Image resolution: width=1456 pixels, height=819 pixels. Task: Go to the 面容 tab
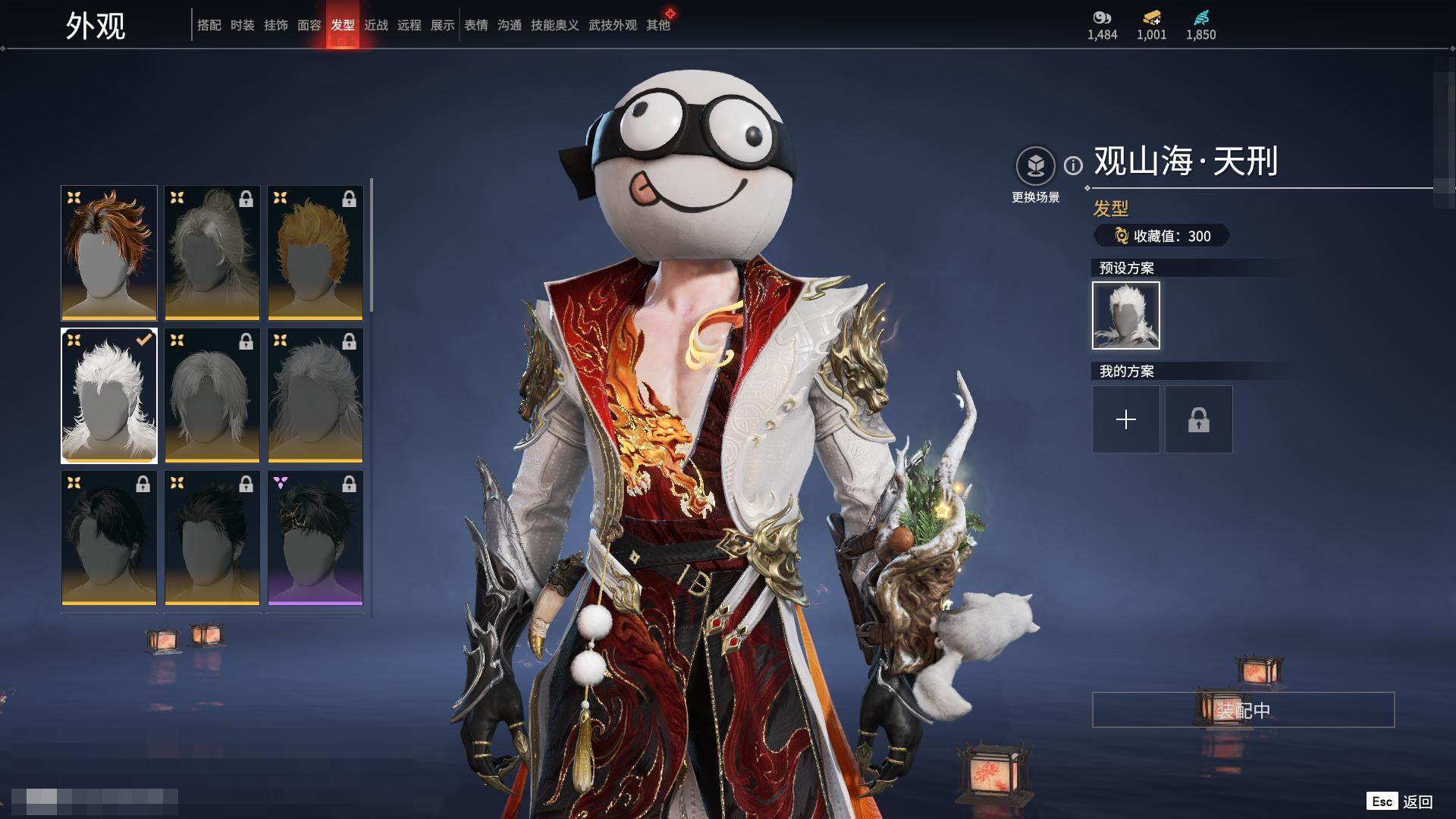click(x=309, y=25)
